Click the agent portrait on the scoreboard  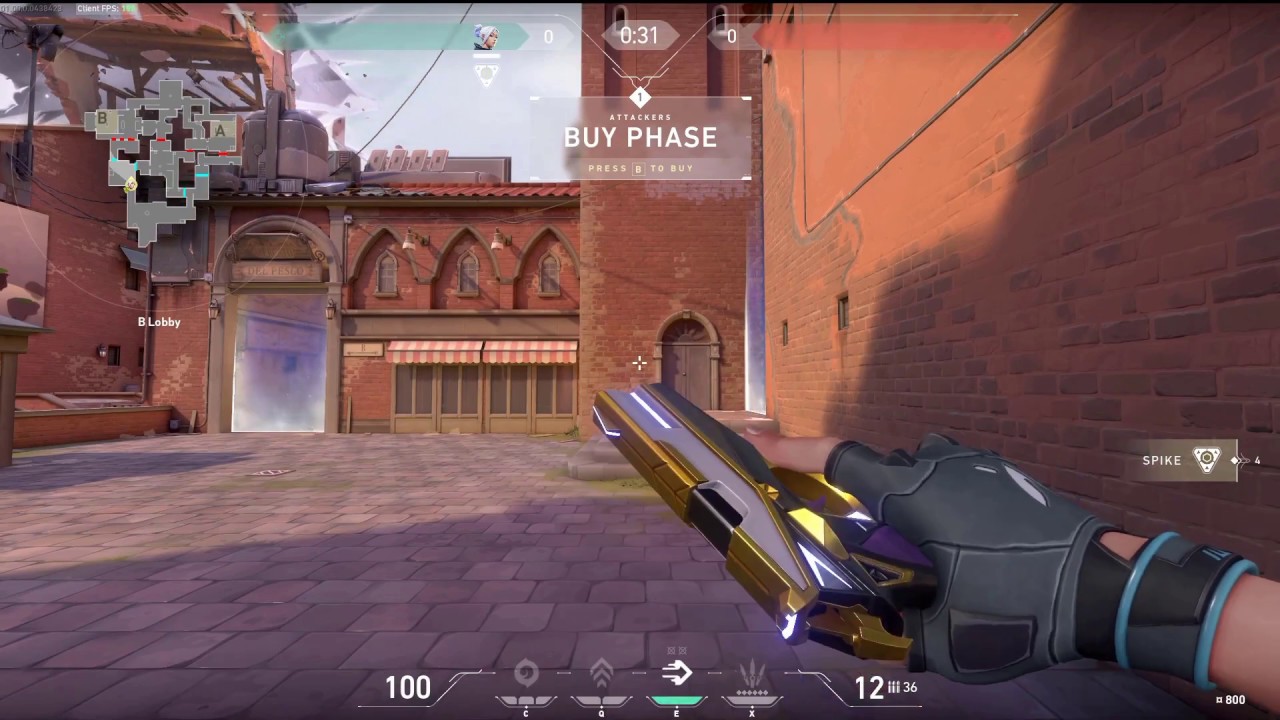coord(487,36)
